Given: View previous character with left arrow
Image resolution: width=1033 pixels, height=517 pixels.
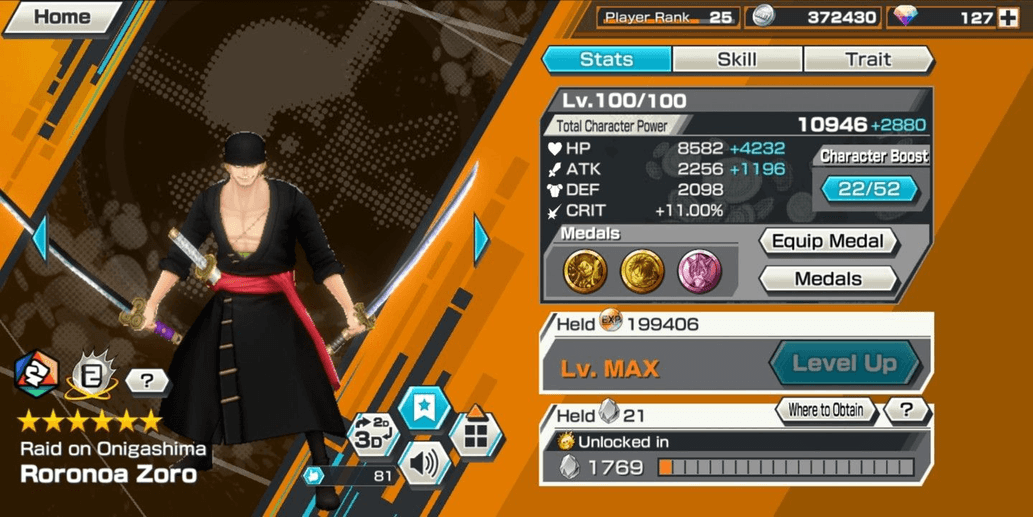Looking at the screenshot, I should point(40,238).
